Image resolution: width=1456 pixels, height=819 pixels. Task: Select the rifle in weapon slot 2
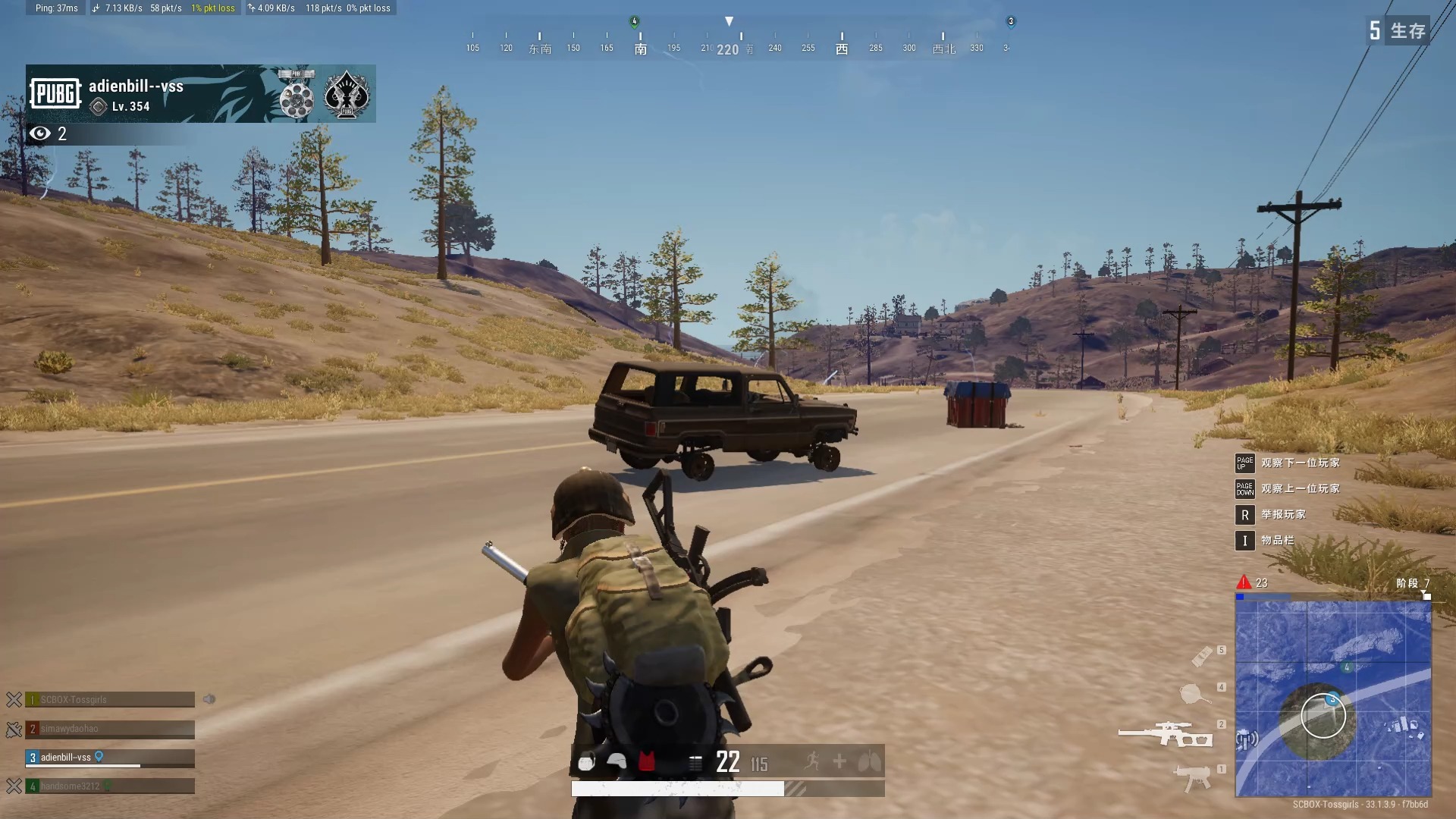click(x=1166, y=734)
